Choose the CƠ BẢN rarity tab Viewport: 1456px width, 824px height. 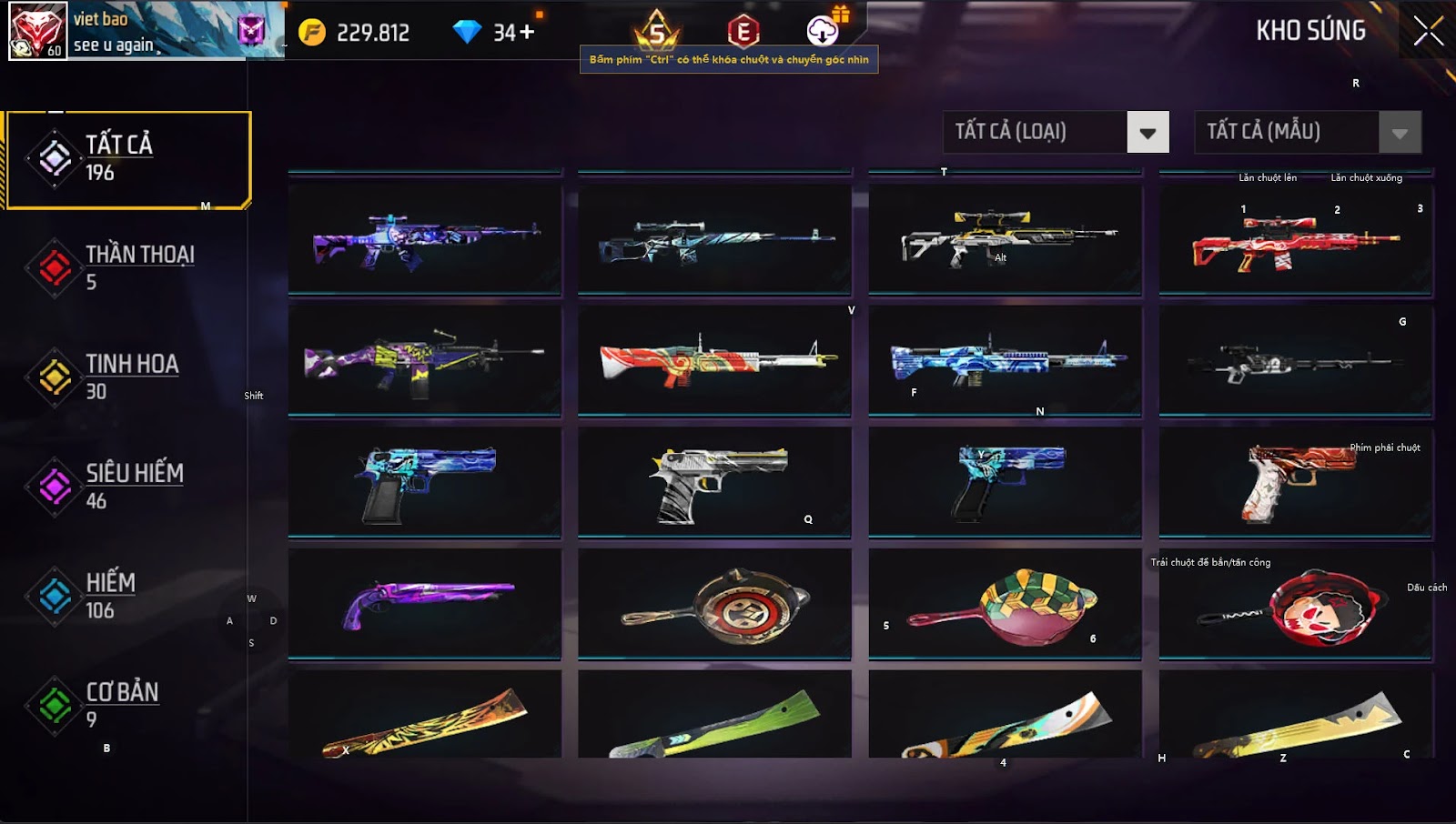127,705
